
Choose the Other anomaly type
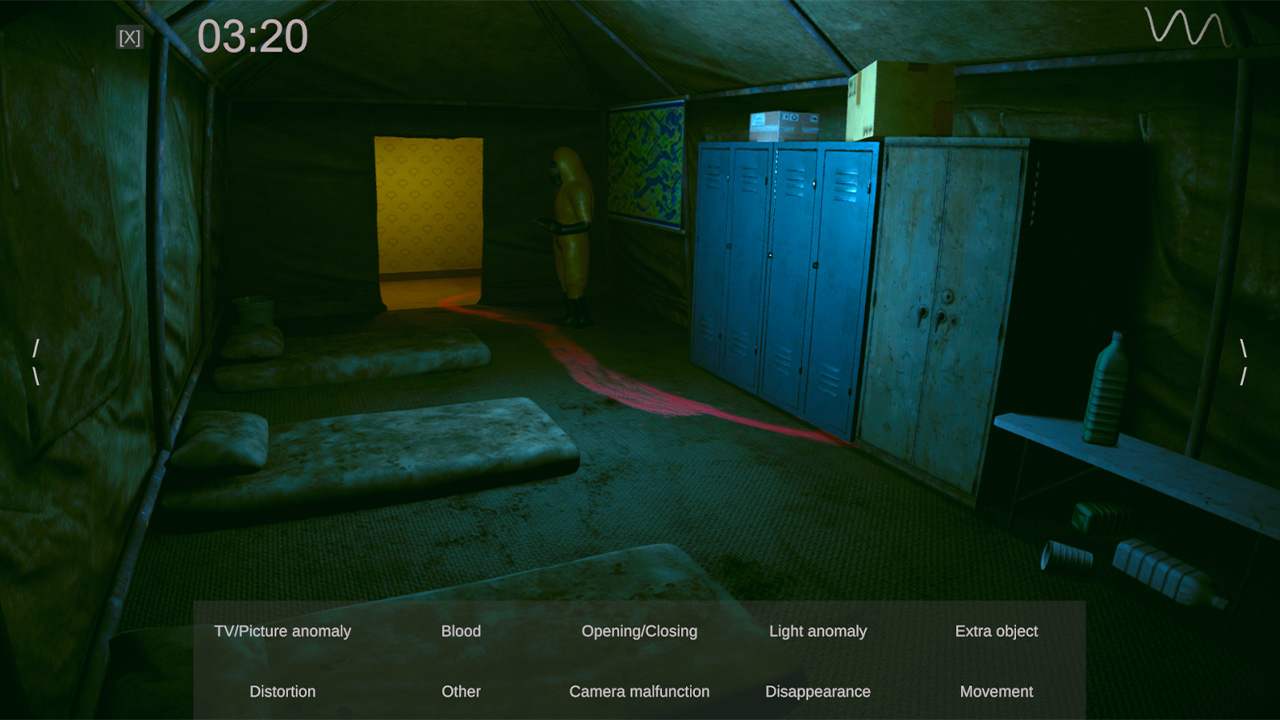pos(461,691)
